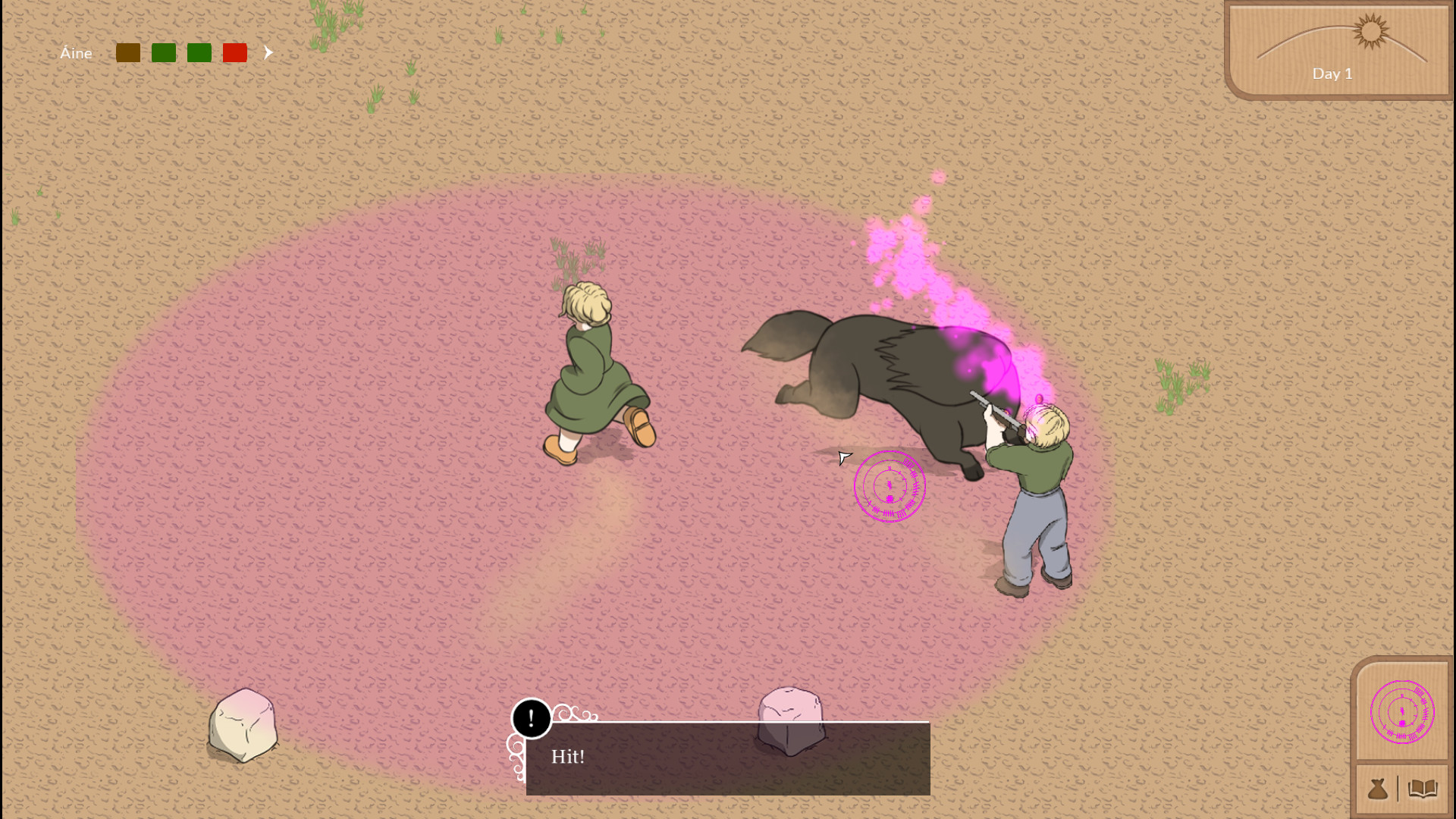Advance the Hit! dialogue box
The height and width of the screenshot is (819, 1456).
pyautogui.click(x=726, y=757)
